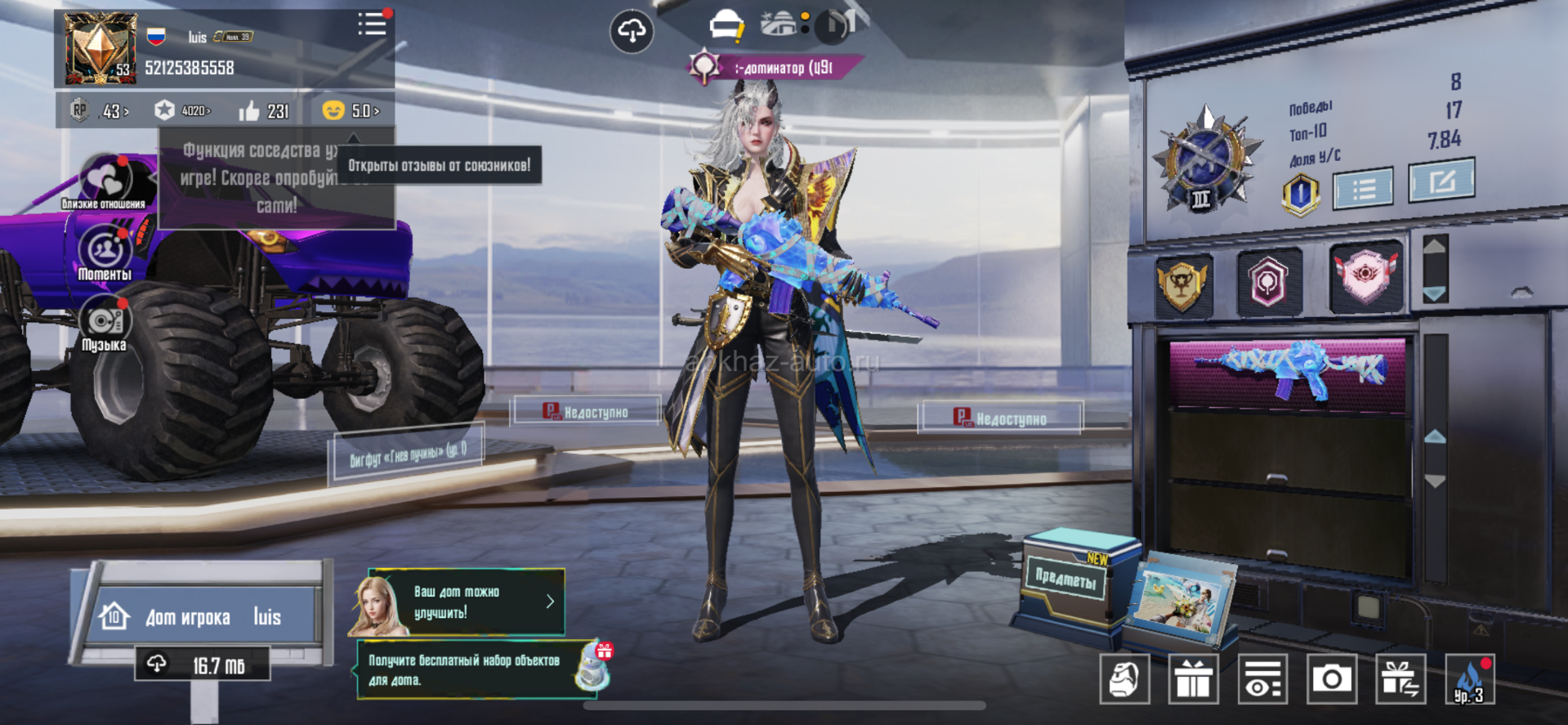Open the gift exchange icon
1568x725 pixels.
[x=1400, y=678]
